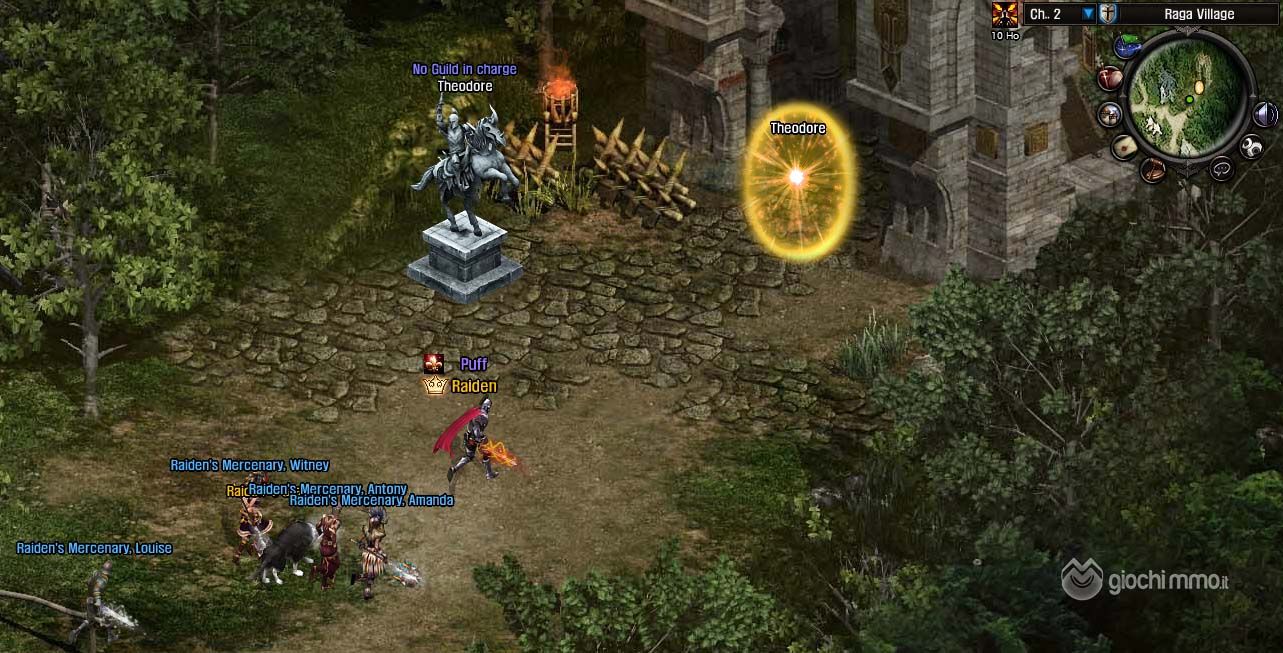Open the Ch. 2 channel dropdown
1283x653 pixels.
click(x=1088, y=14)
